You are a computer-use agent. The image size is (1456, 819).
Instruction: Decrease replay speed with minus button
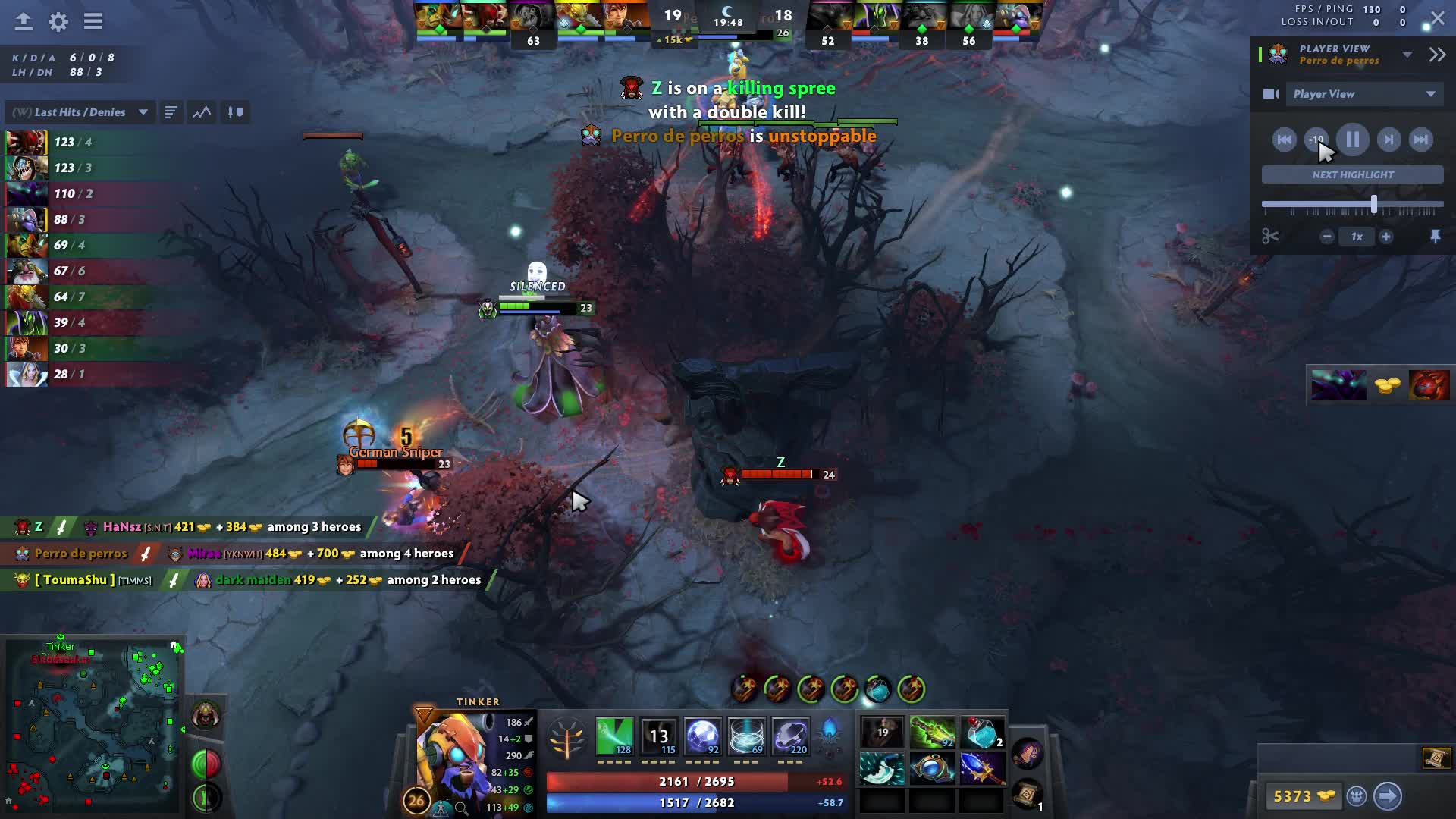pos(1326,237)
